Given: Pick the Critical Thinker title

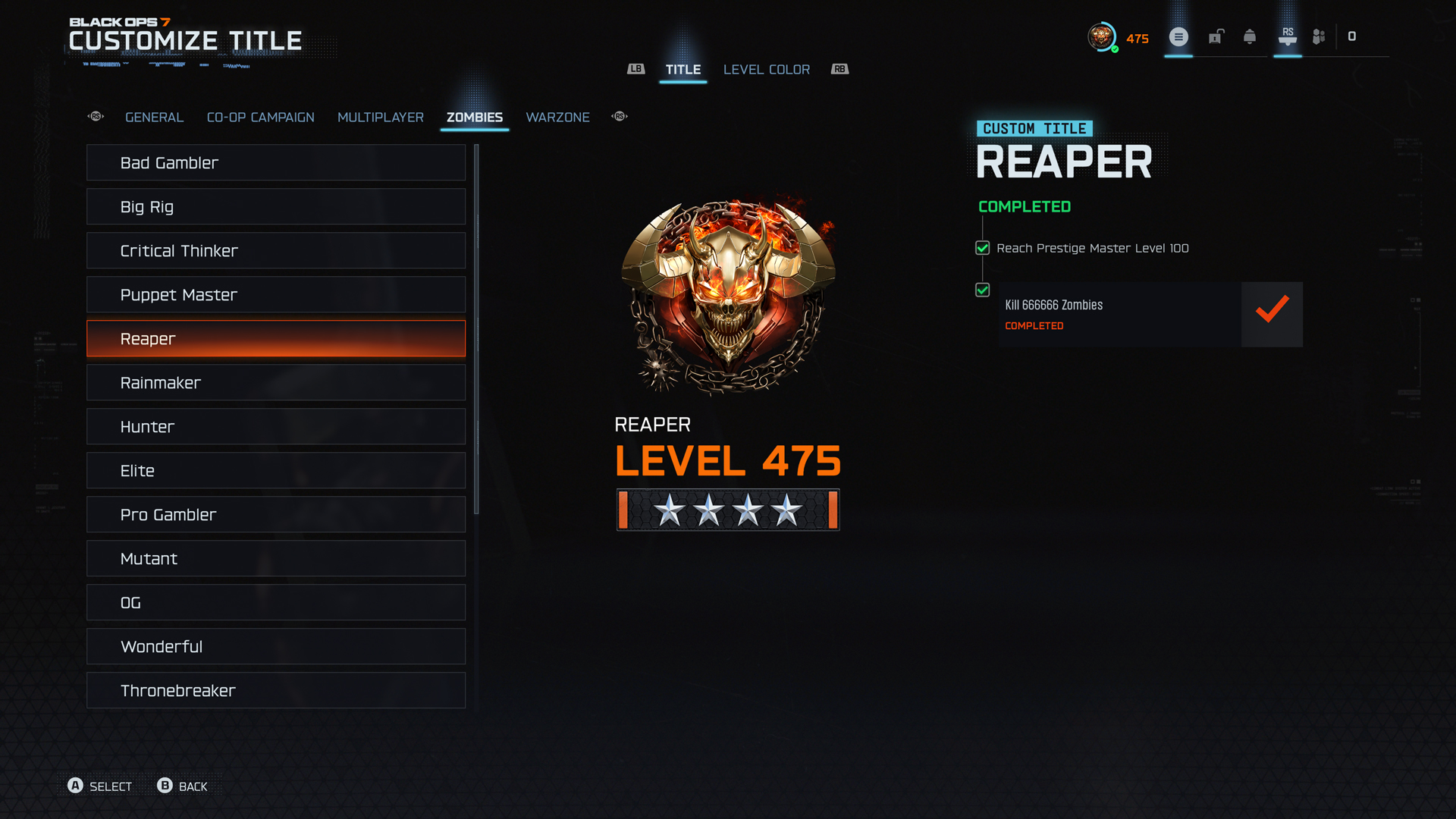Looking at the screenshot, I should pyautogui.click(x=275, y=251).
